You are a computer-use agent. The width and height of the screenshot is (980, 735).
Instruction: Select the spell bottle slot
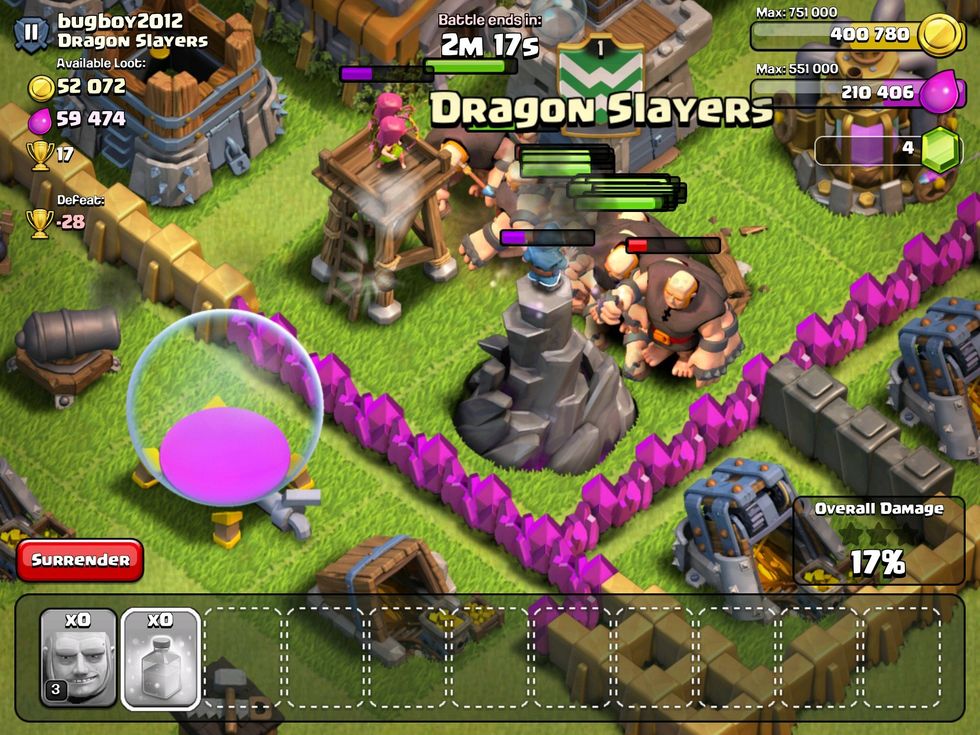161,658
